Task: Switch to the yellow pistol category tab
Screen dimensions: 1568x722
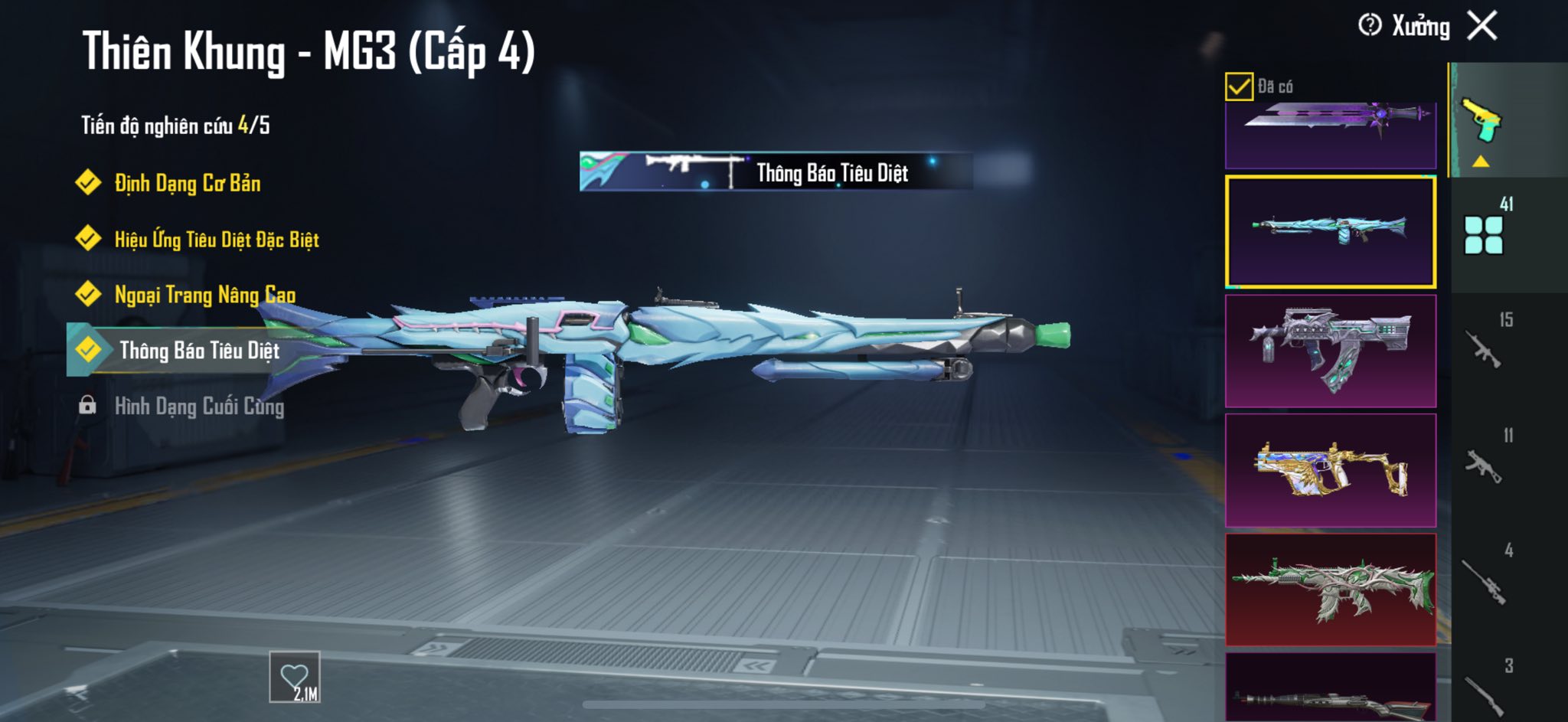Action: coord(1483,121)
